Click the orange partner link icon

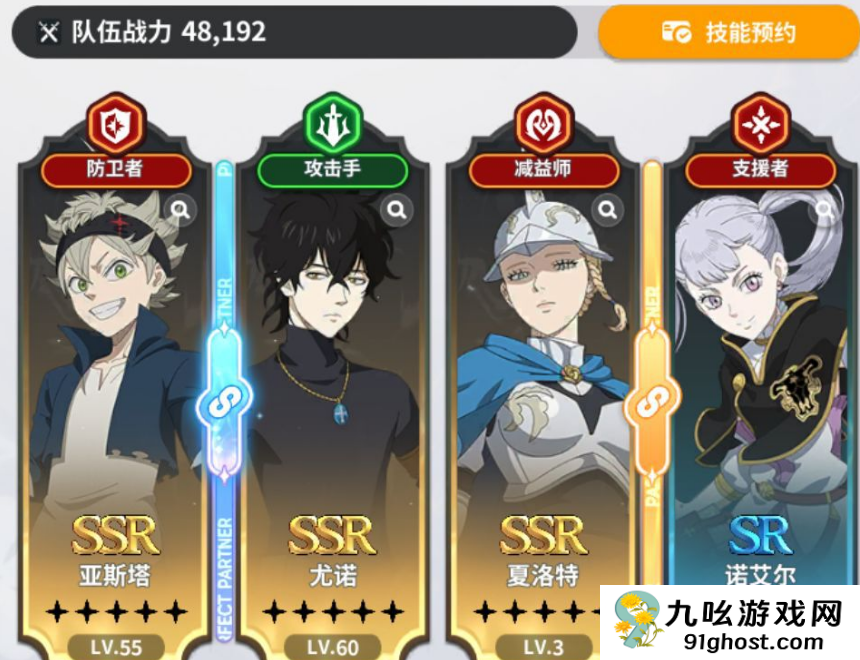(x=652, y=402)
